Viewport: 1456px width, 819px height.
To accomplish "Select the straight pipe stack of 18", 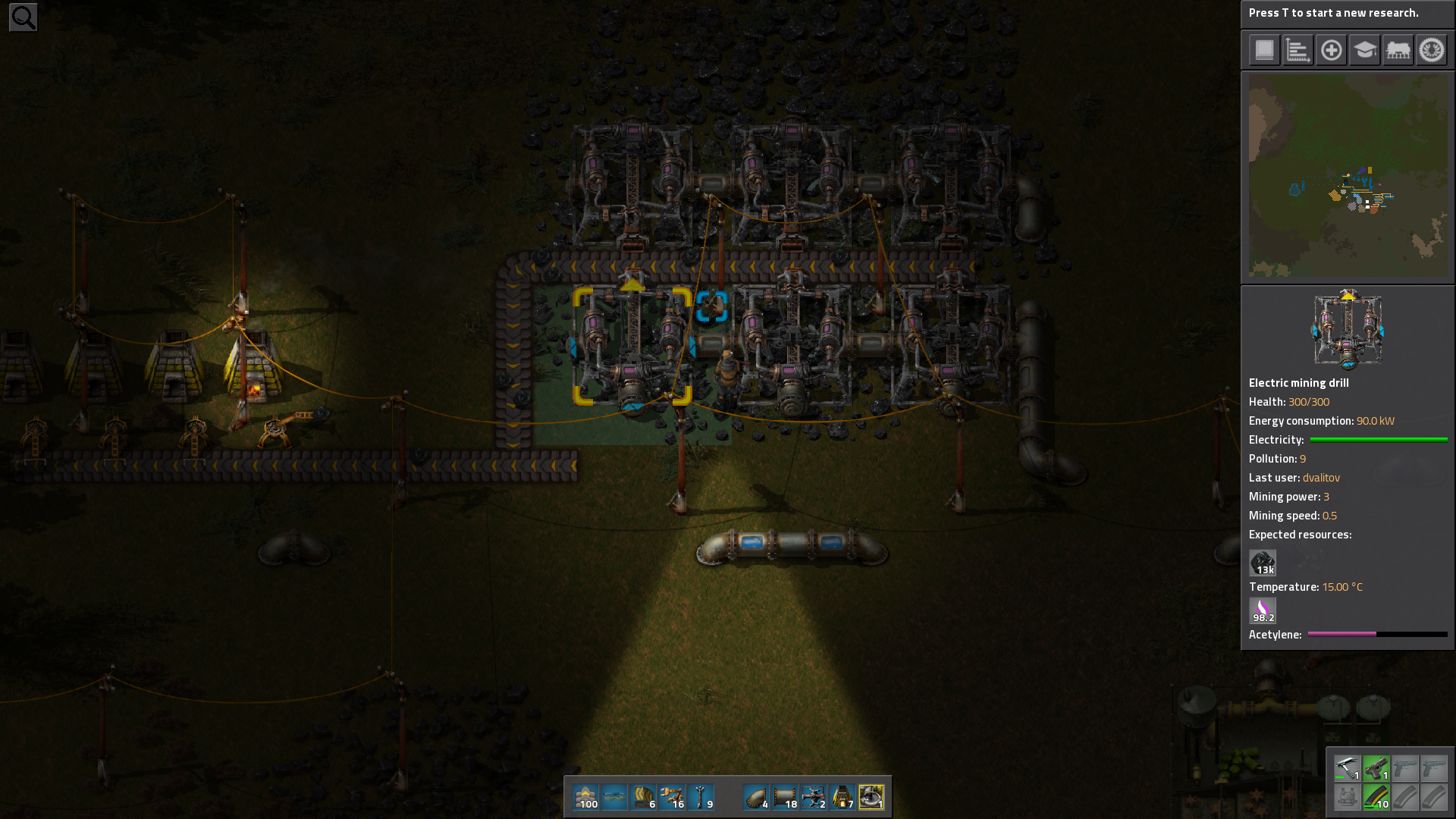I will 785,798.
